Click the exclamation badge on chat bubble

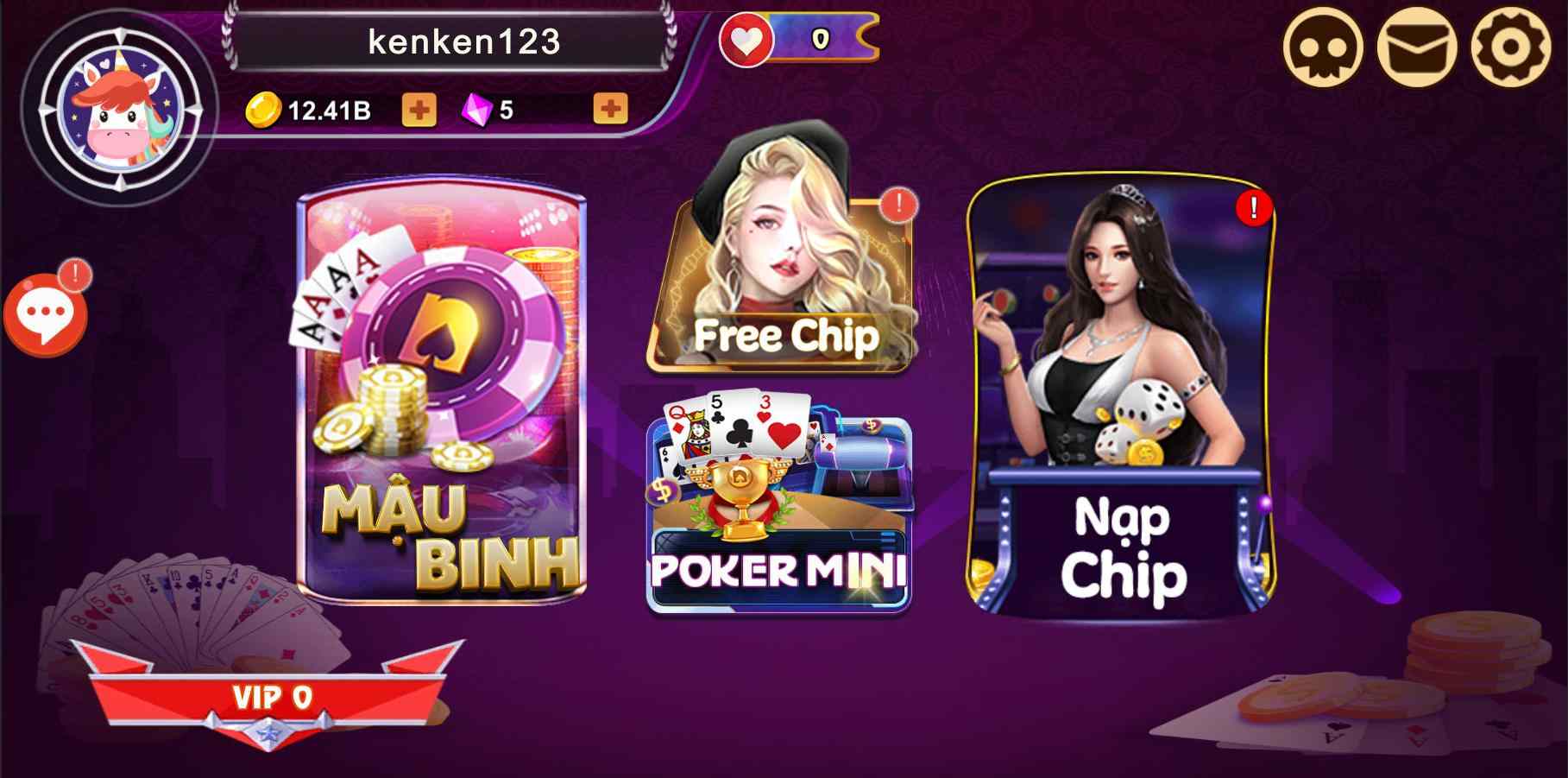[73, 275]
